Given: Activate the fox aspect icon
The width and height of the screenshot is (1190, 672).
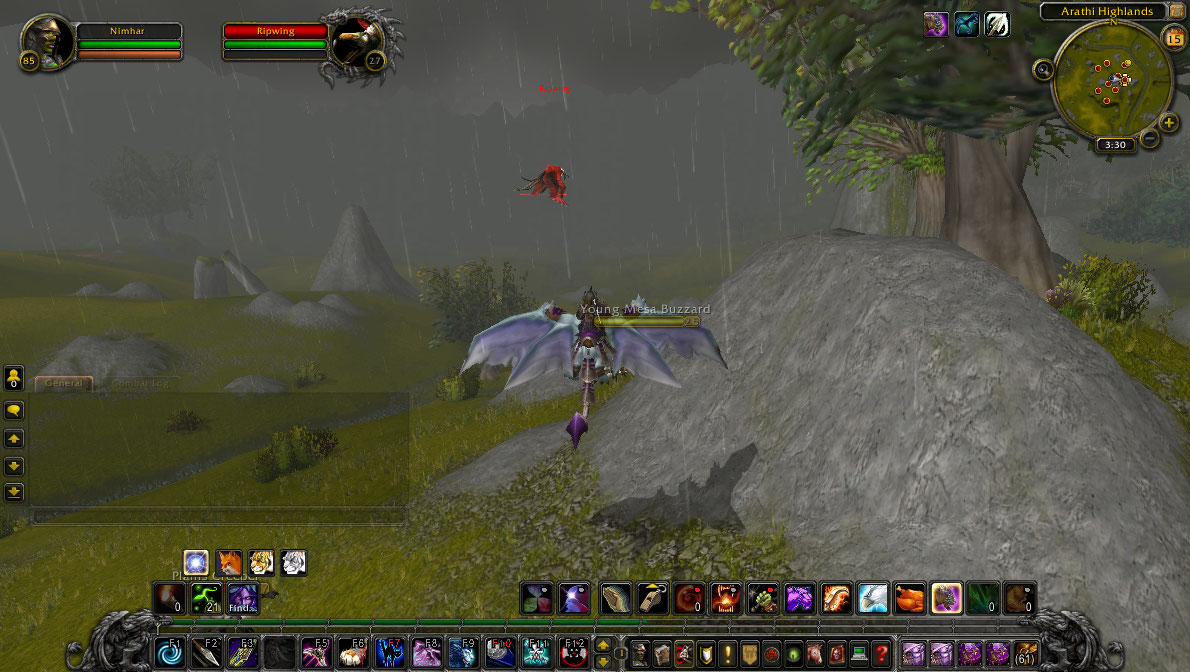Looking at the screenshot, I should pos(229,563).
